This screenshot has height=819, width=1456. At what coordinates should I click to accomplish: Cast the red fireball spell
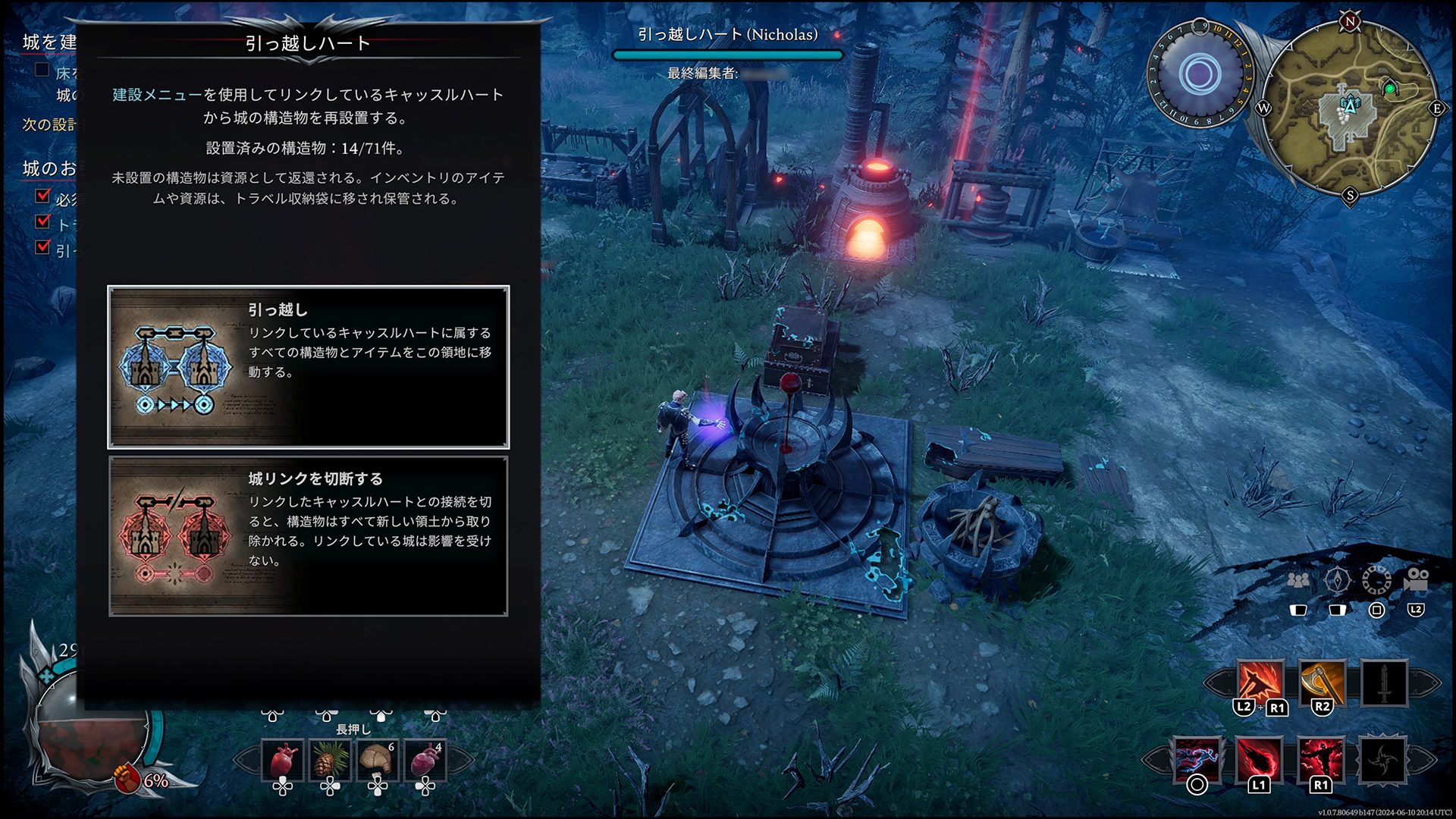1260,759
